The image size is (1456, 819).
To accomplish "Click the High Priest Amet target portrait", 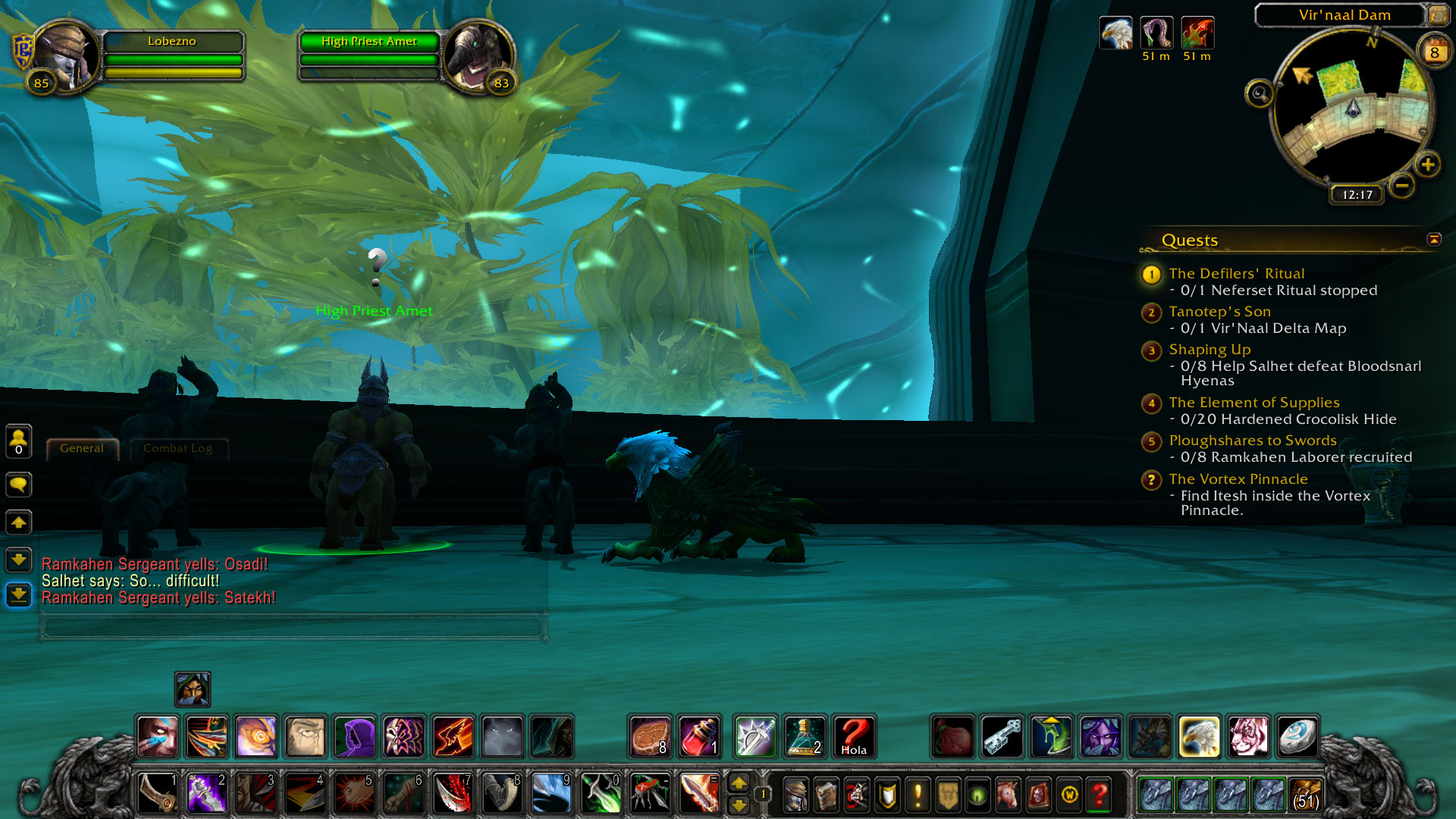I will pos(478,58).
